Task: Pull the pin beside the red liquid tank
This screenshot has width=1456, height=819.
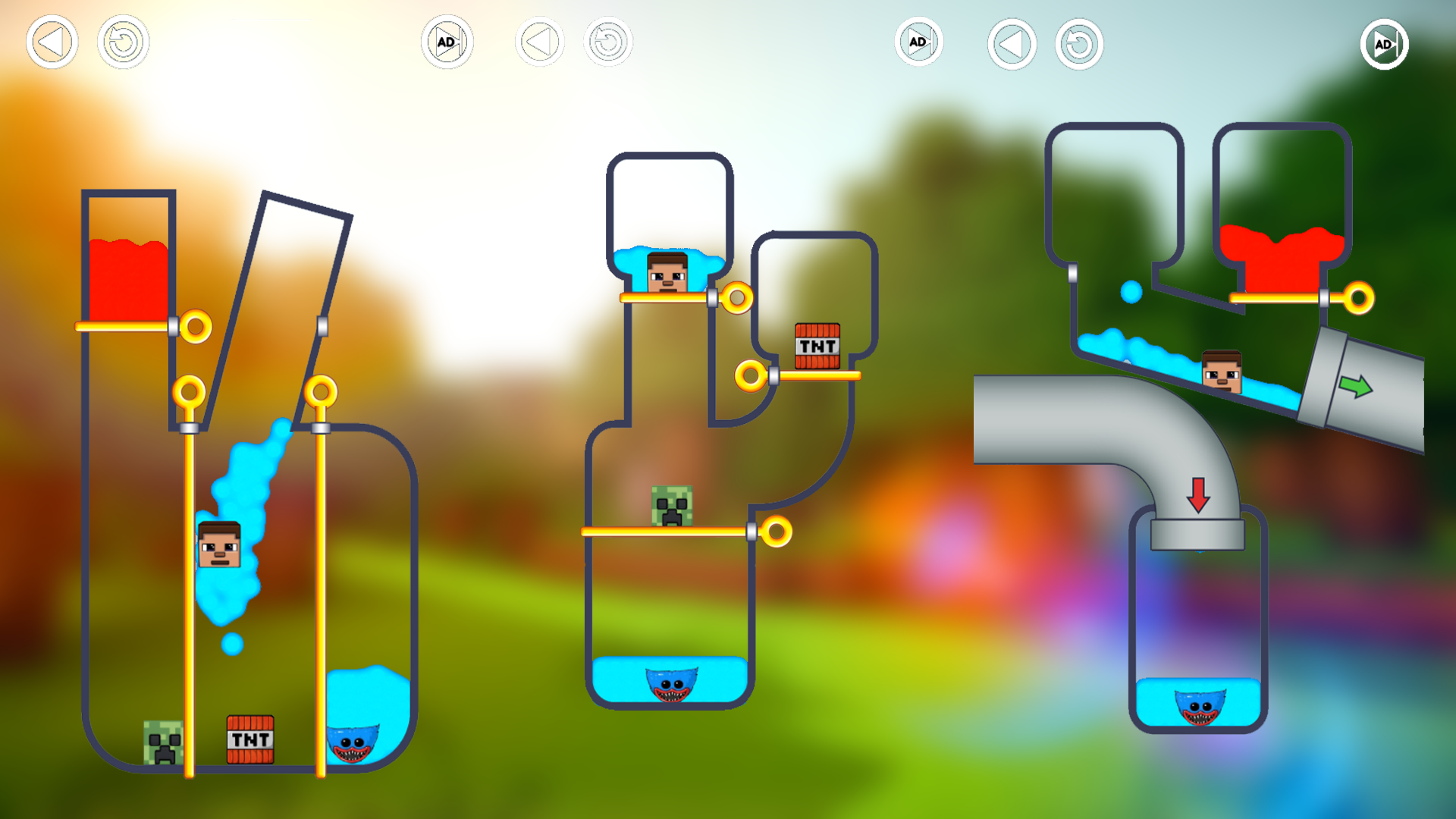Action: [196, 326]
